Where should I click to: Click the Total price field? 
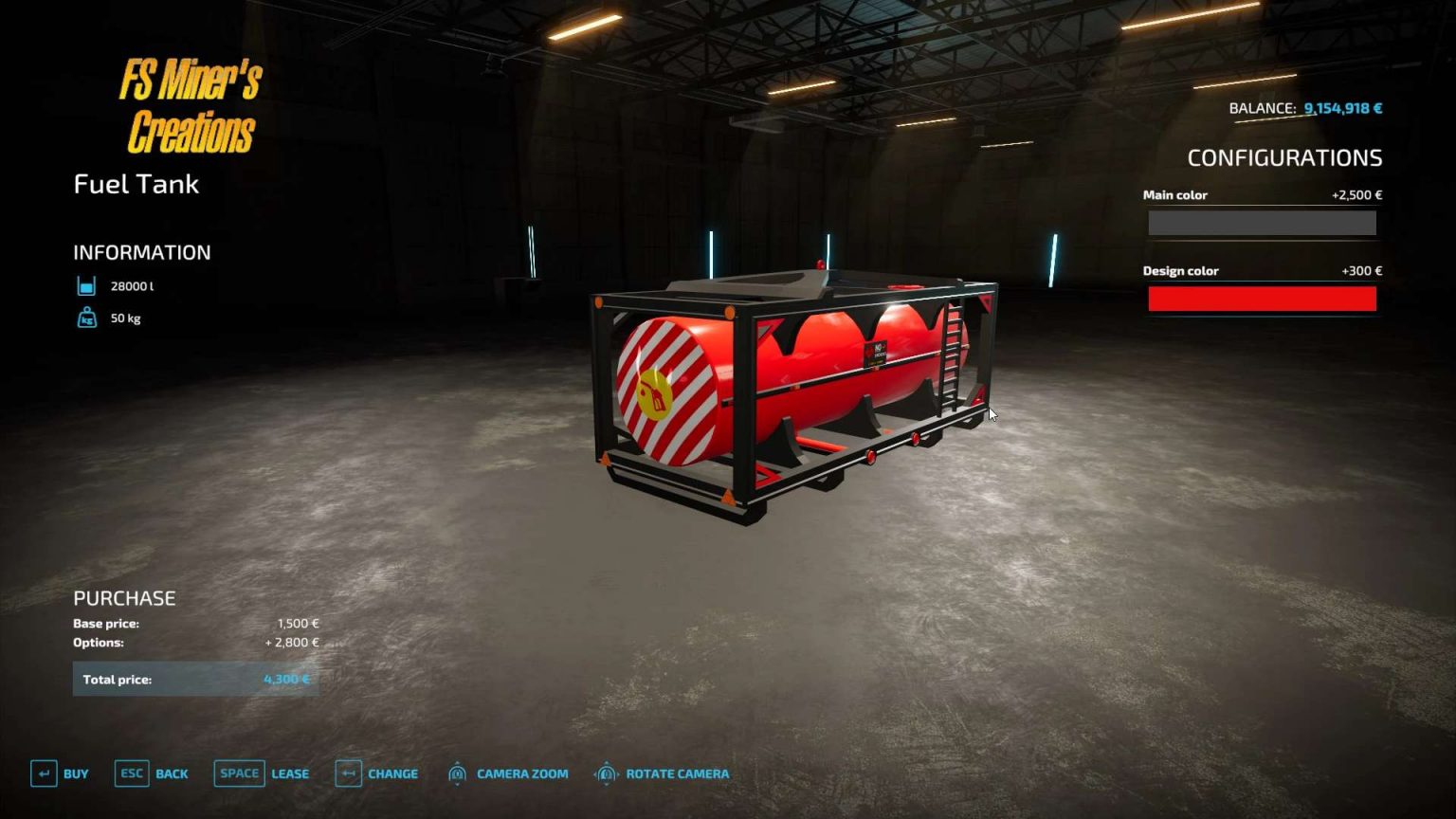click(196, 679)
